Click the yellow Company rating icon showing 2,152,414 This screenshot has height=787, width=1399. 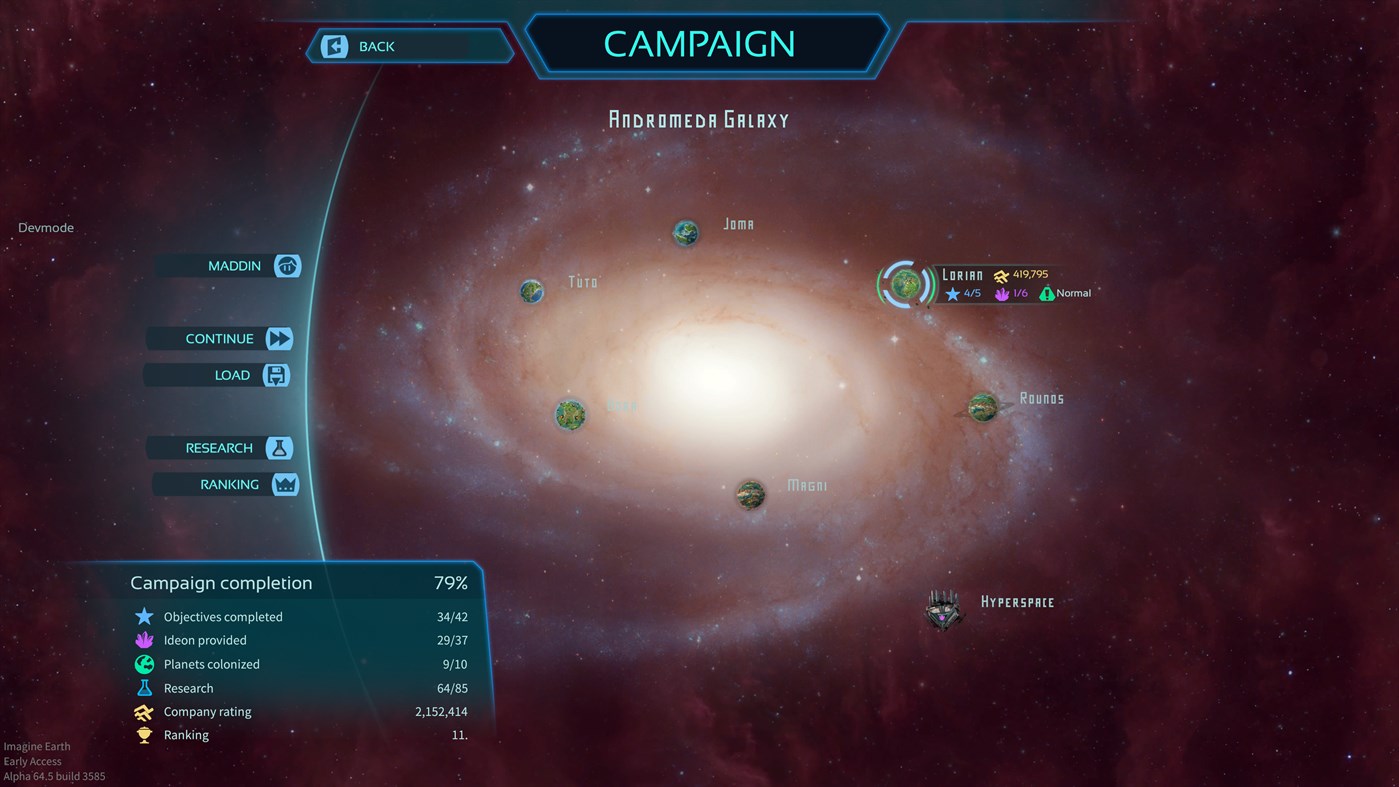click(143, 711)
